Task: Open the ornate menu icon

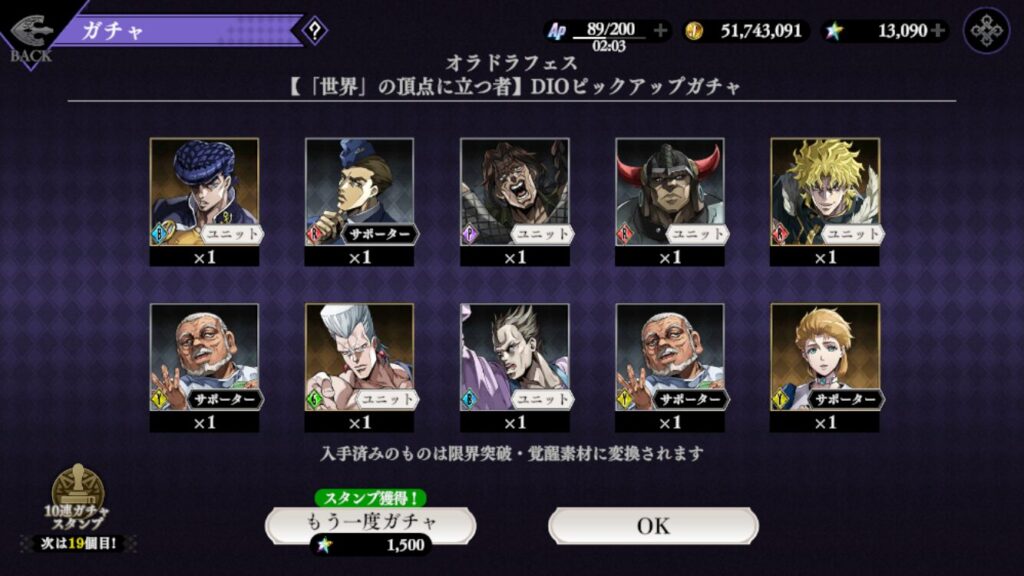Action: tap(986, 30)
